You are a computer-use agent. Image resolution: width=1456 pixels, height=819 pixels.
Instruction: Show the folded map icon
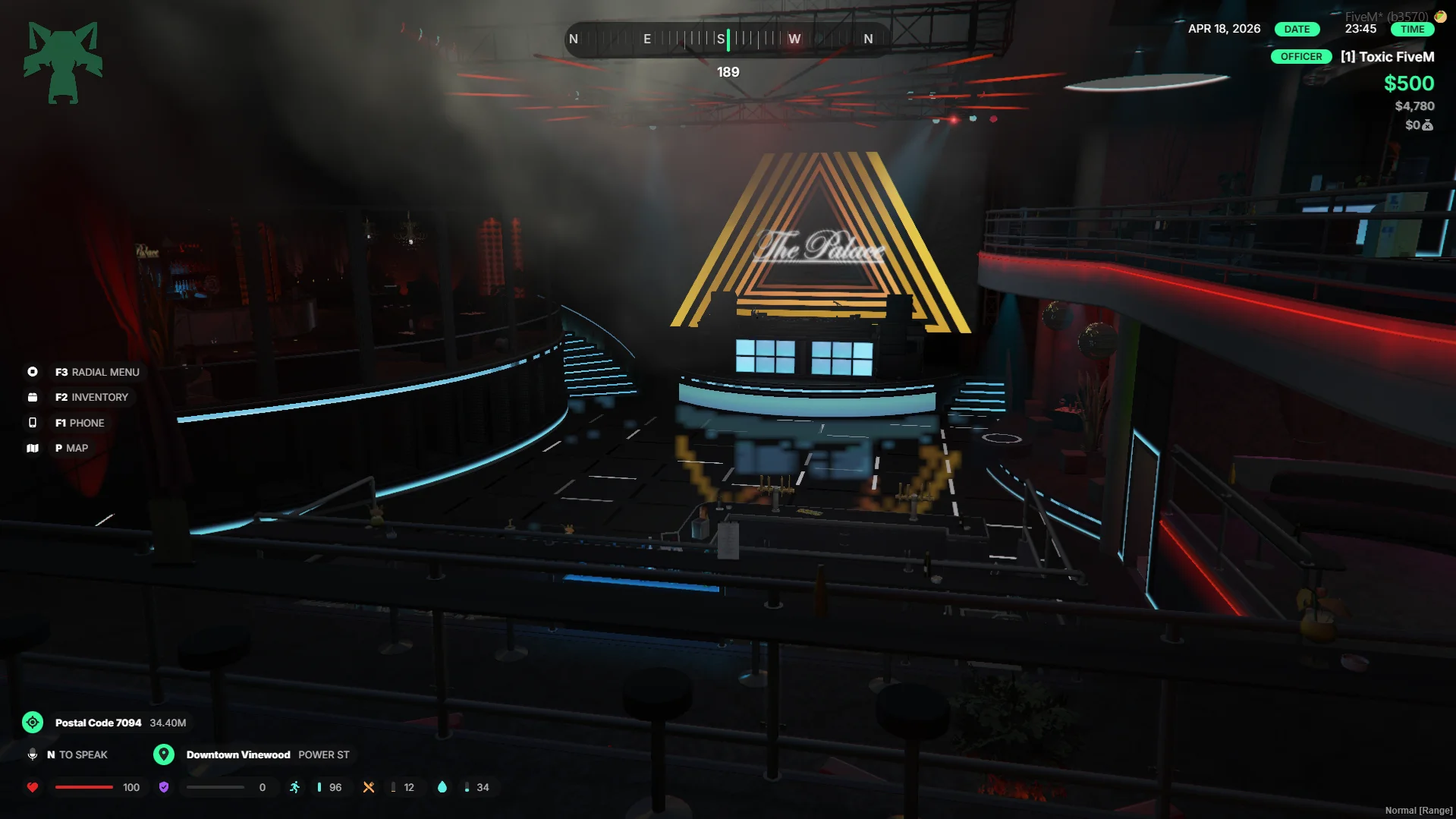click(x=33, y=449)
